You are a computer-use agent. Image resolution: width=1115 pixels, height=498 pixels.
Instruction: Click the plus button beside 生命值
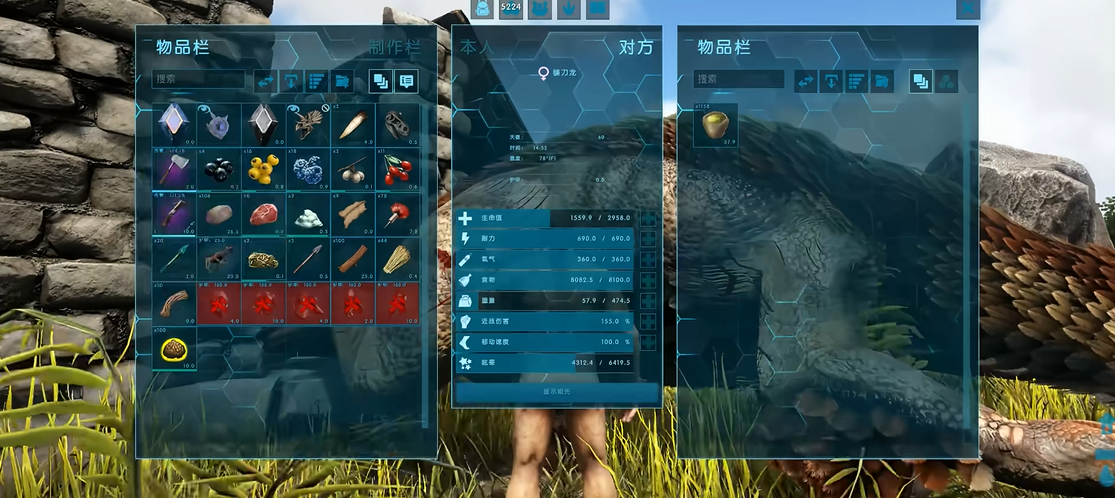(x=648, y=218)
